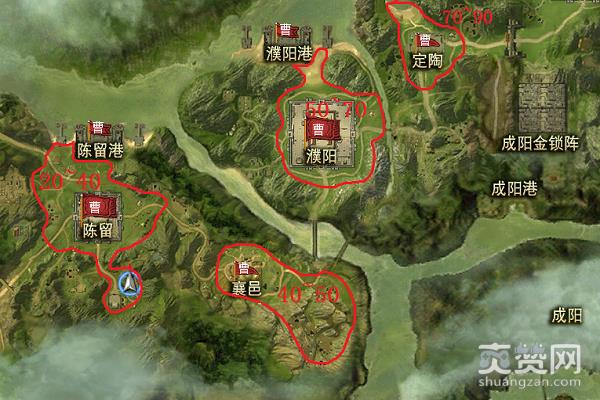Select the 成阳金锁阵 formation marker
600x400 pixels.
tap(540, 108)
